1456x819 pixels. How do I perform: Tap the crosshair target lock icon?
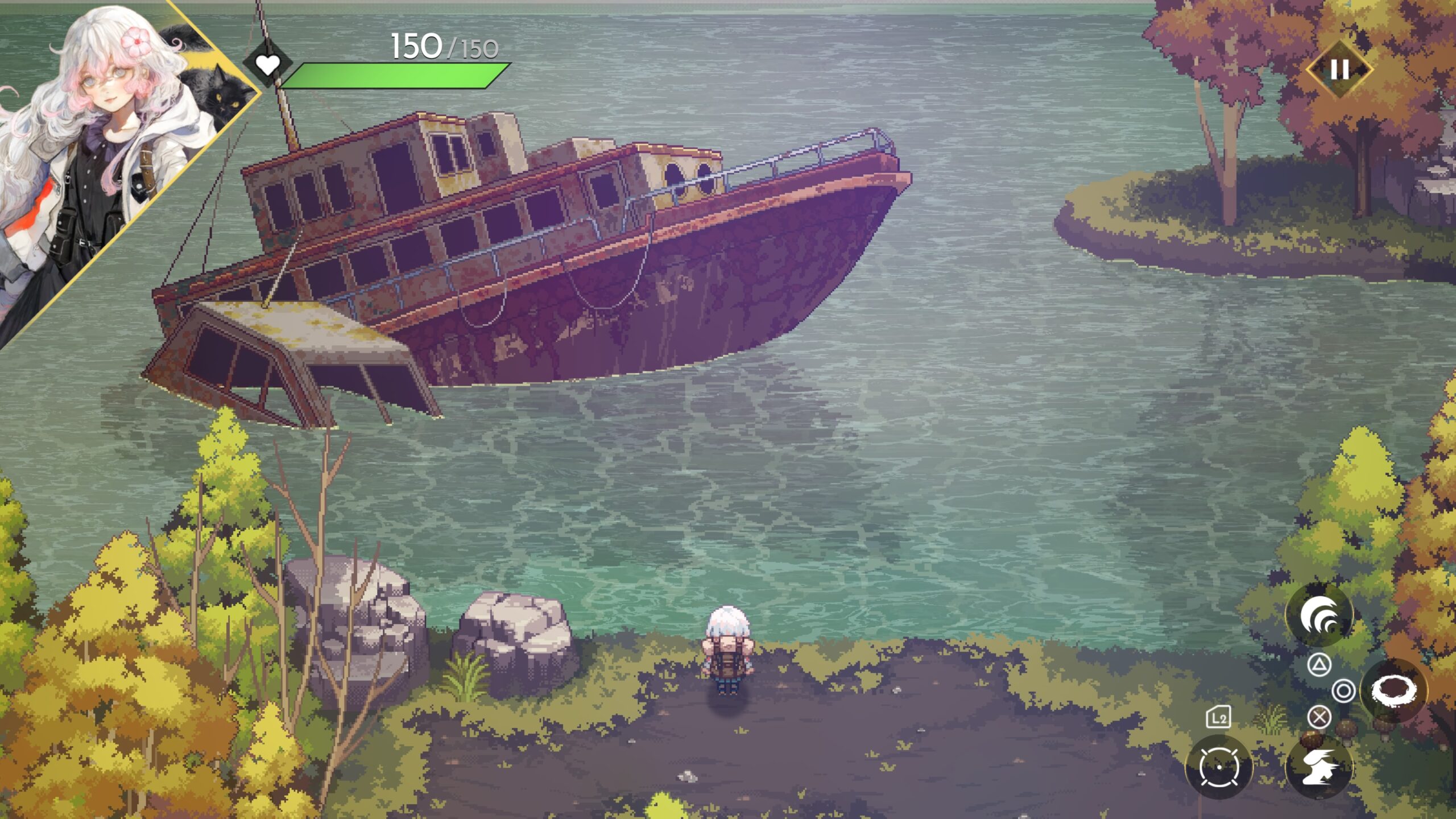point(1218,767)
